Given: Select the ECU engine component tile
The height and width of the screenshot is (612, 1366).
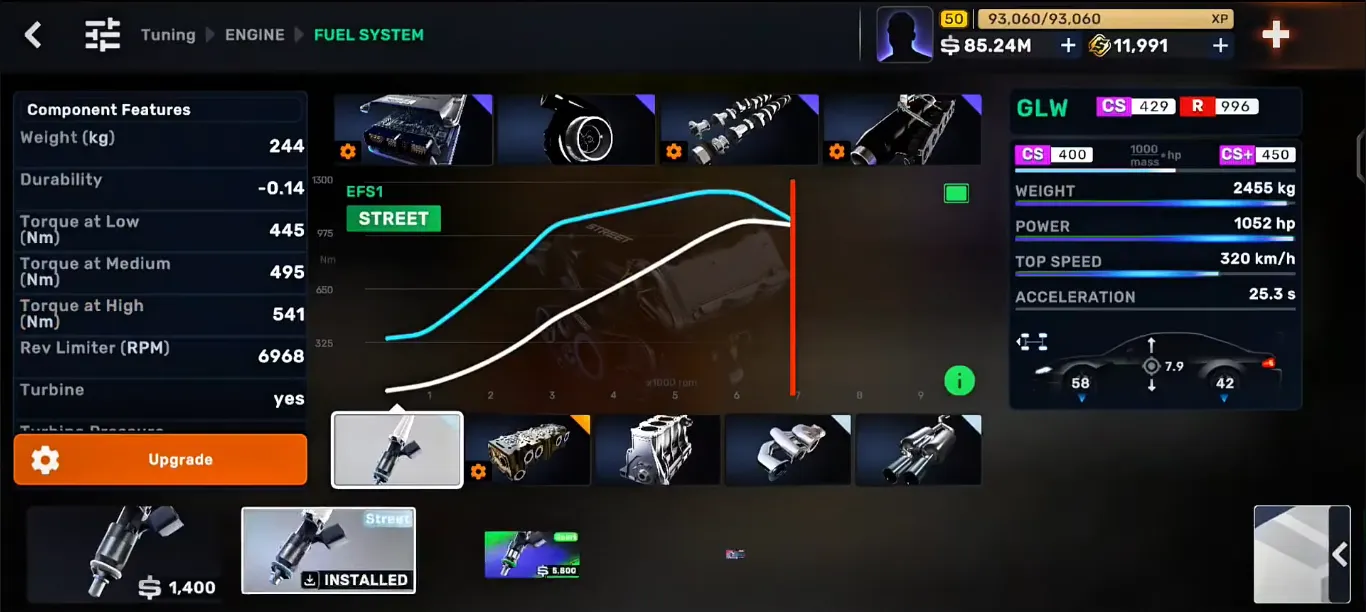Looking at the screenshot, I should (413, 129).
